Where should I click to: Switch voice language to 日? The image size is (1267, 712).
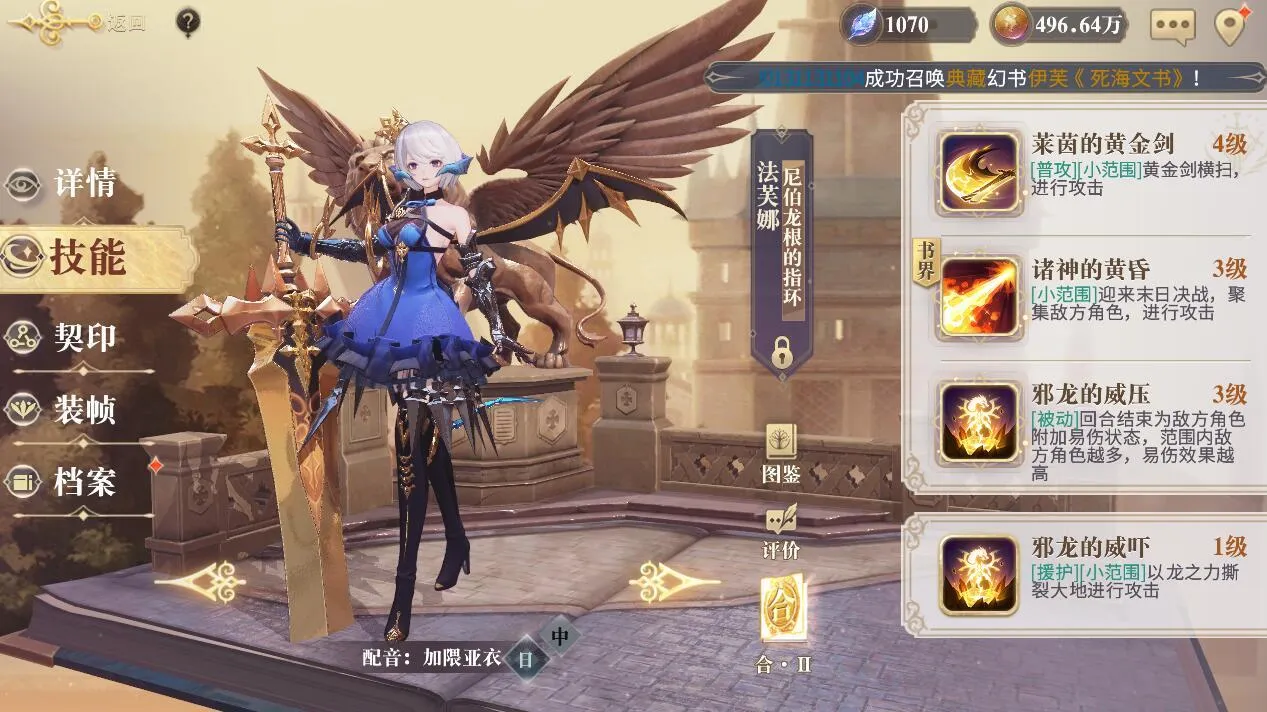[526, 660]
